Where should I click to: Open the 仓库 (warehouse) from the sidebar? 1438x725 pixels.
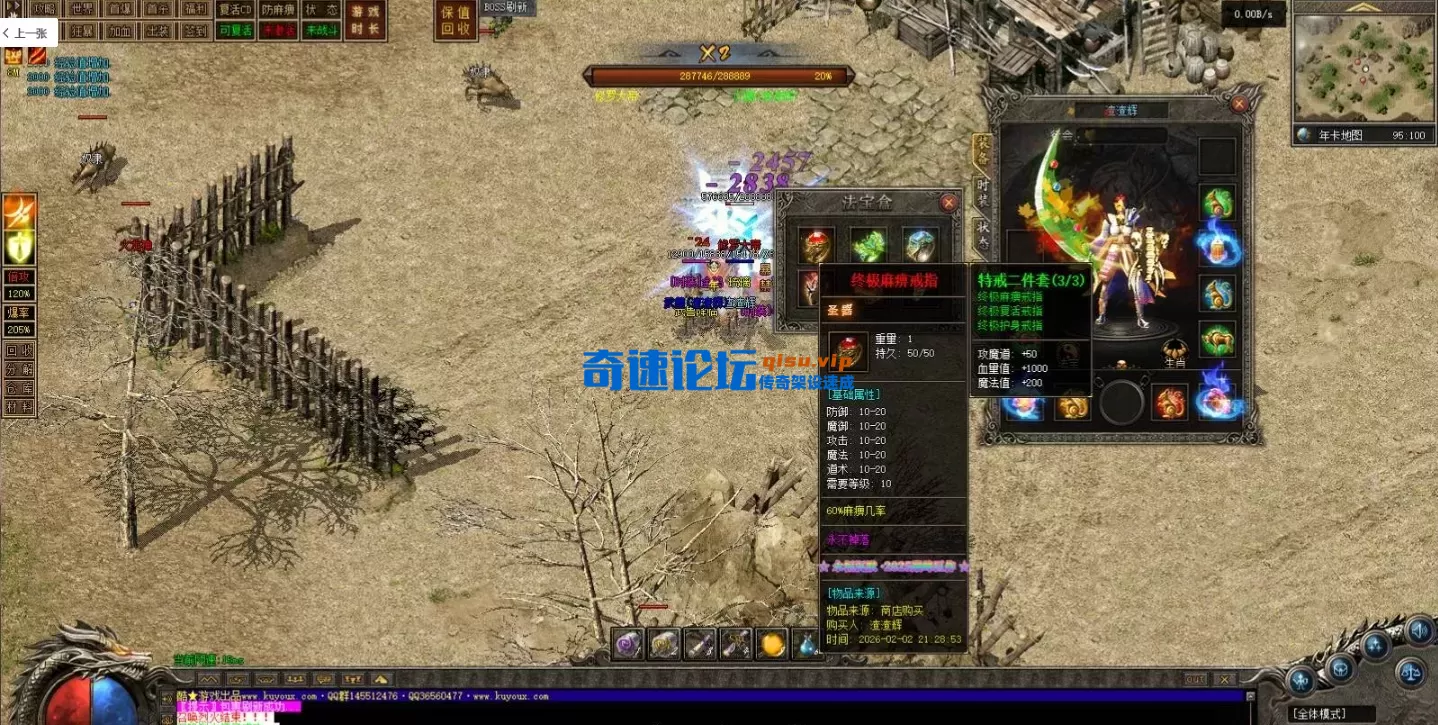pyautogui.click(x=19, y=388)
